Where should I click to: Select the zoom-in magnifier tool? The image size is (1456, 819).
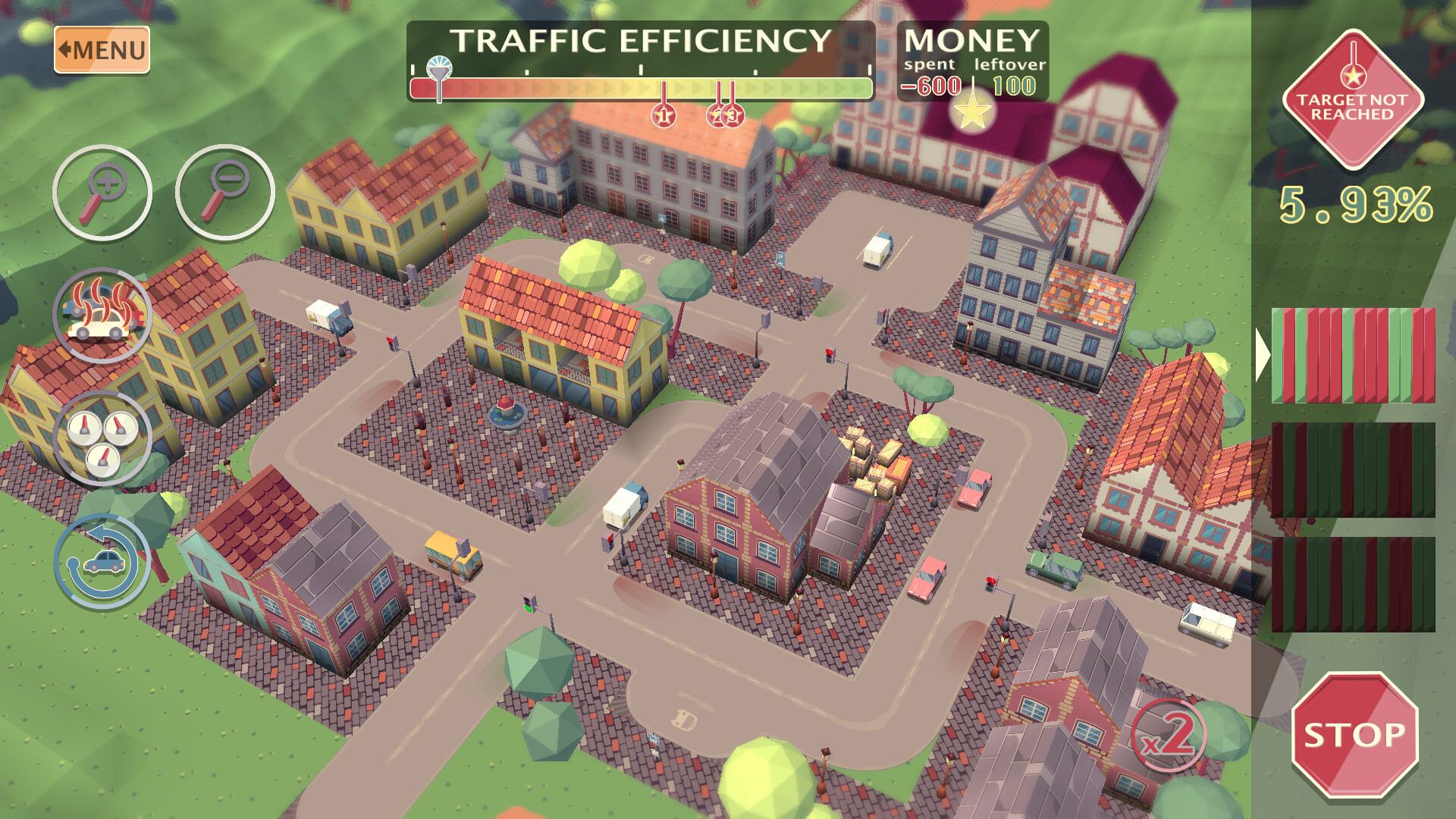coord(101,192)
